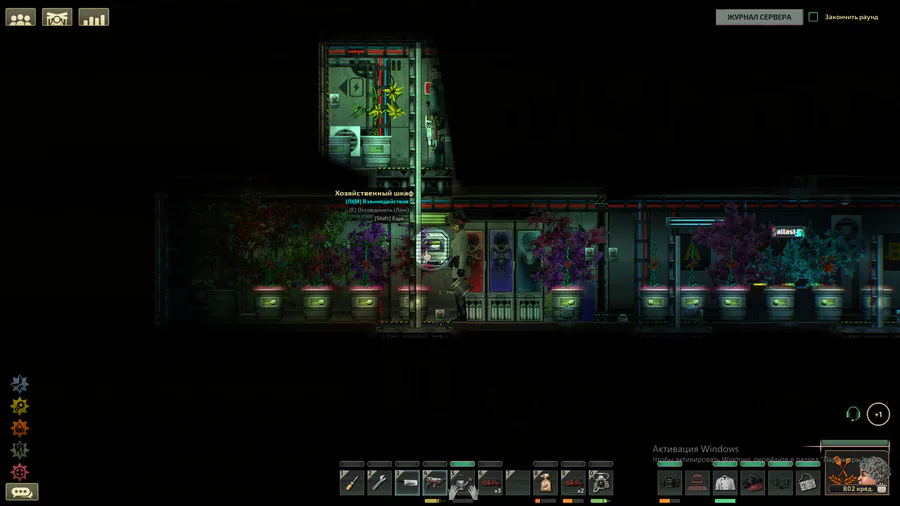
Task: Choose the sack item hotbar slot
Action: click(545, 484)
